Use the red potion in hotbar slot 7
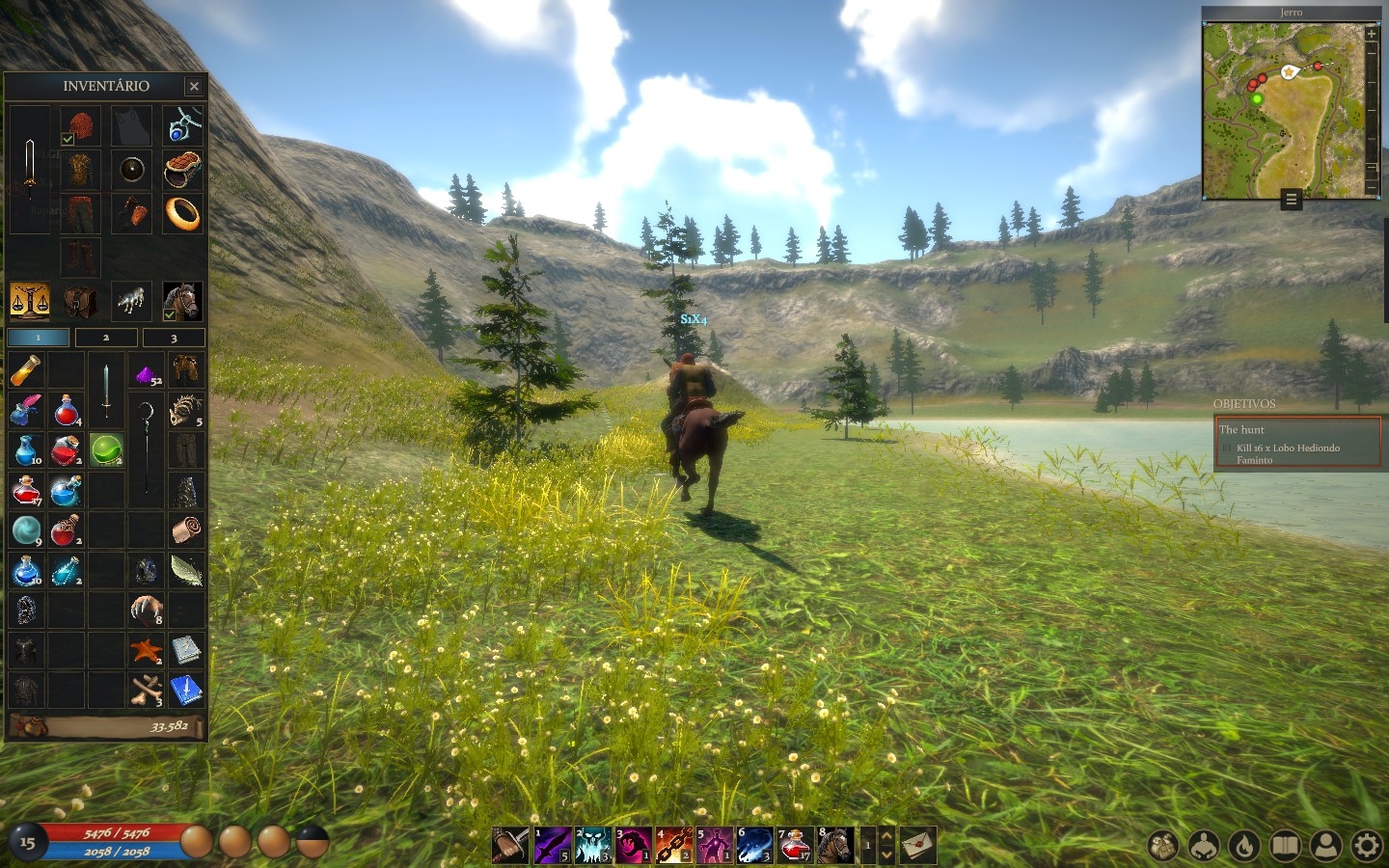 [795, 846]
